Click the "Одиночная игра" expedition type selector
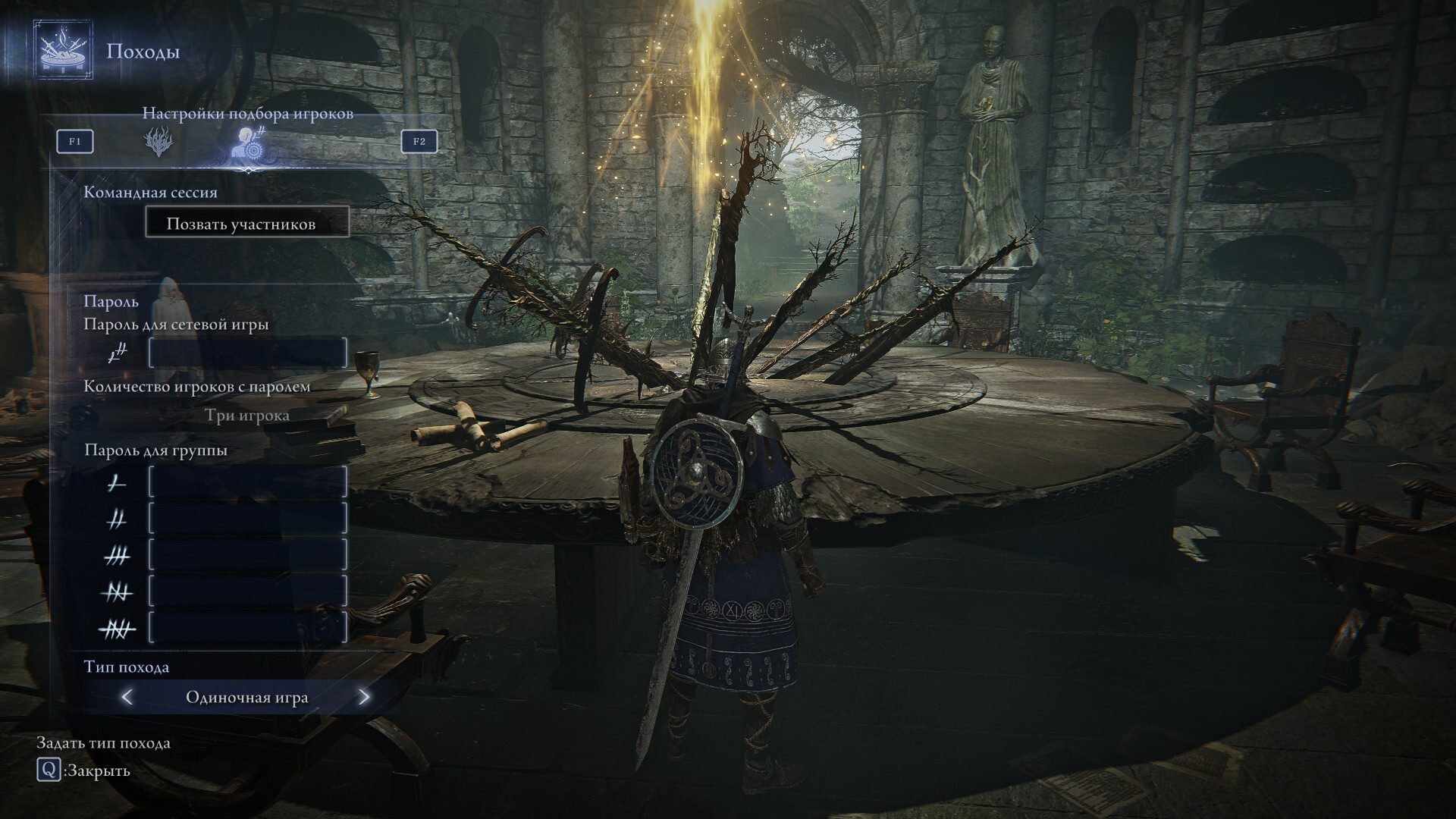Image resolution: width=1456 pixels, height=819 pixels. point(247,697)
